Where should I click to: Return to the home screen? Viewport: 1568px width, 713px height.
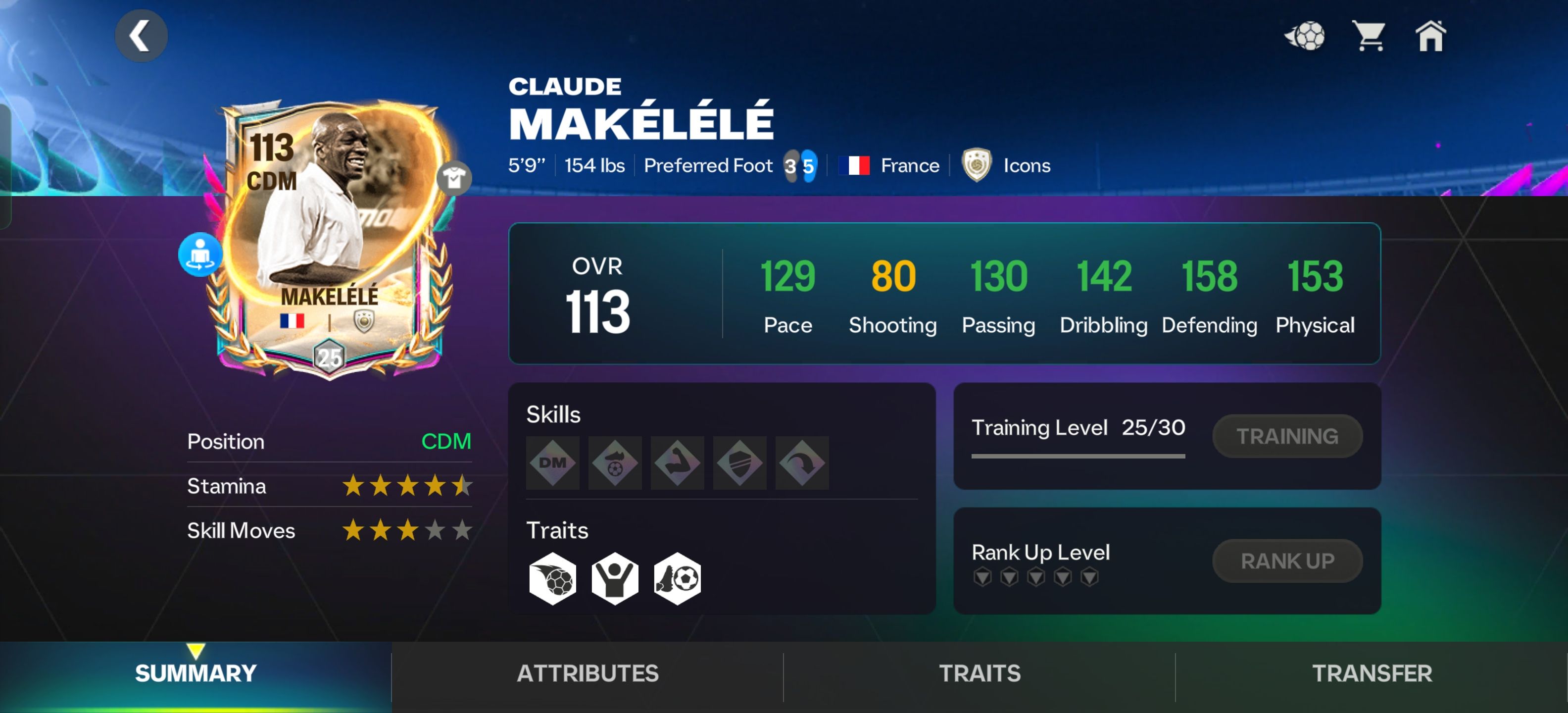(x=1430, y=36)
